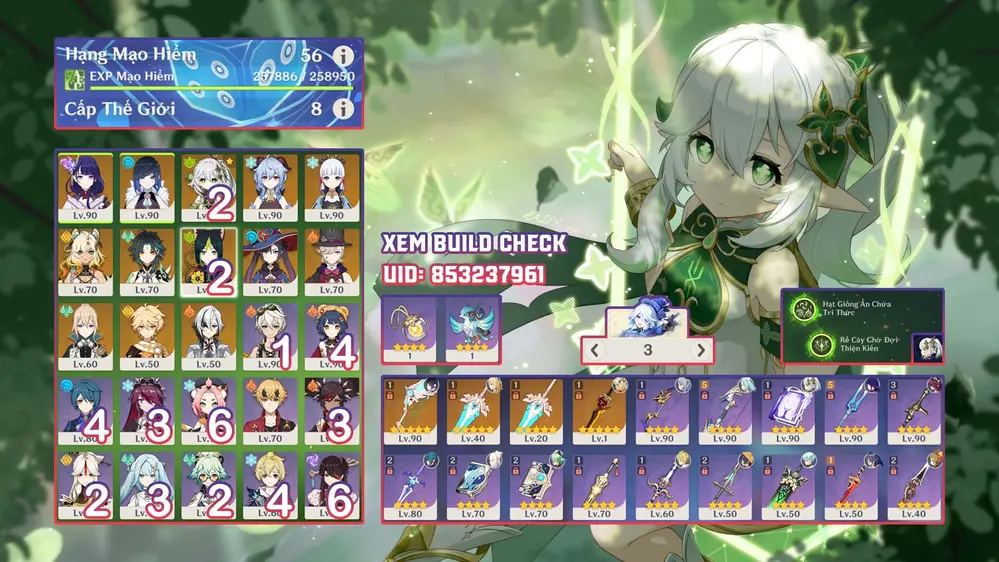
Task: Open the World Level info icon
Action: [x=343, y=108]
